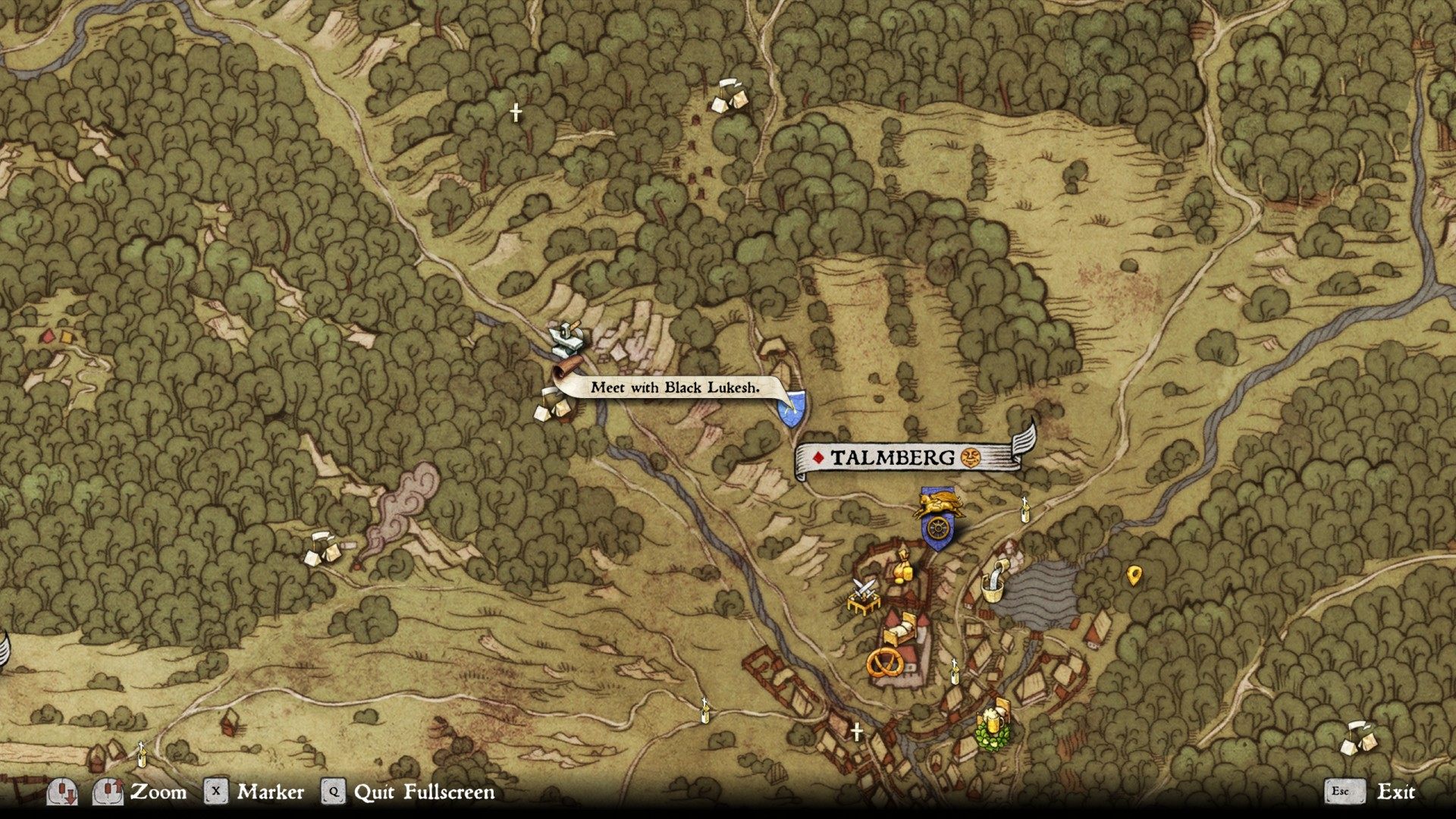1456x819 pixels.
Task: Select the coin bag trader icon
Action: pos(902,566)
